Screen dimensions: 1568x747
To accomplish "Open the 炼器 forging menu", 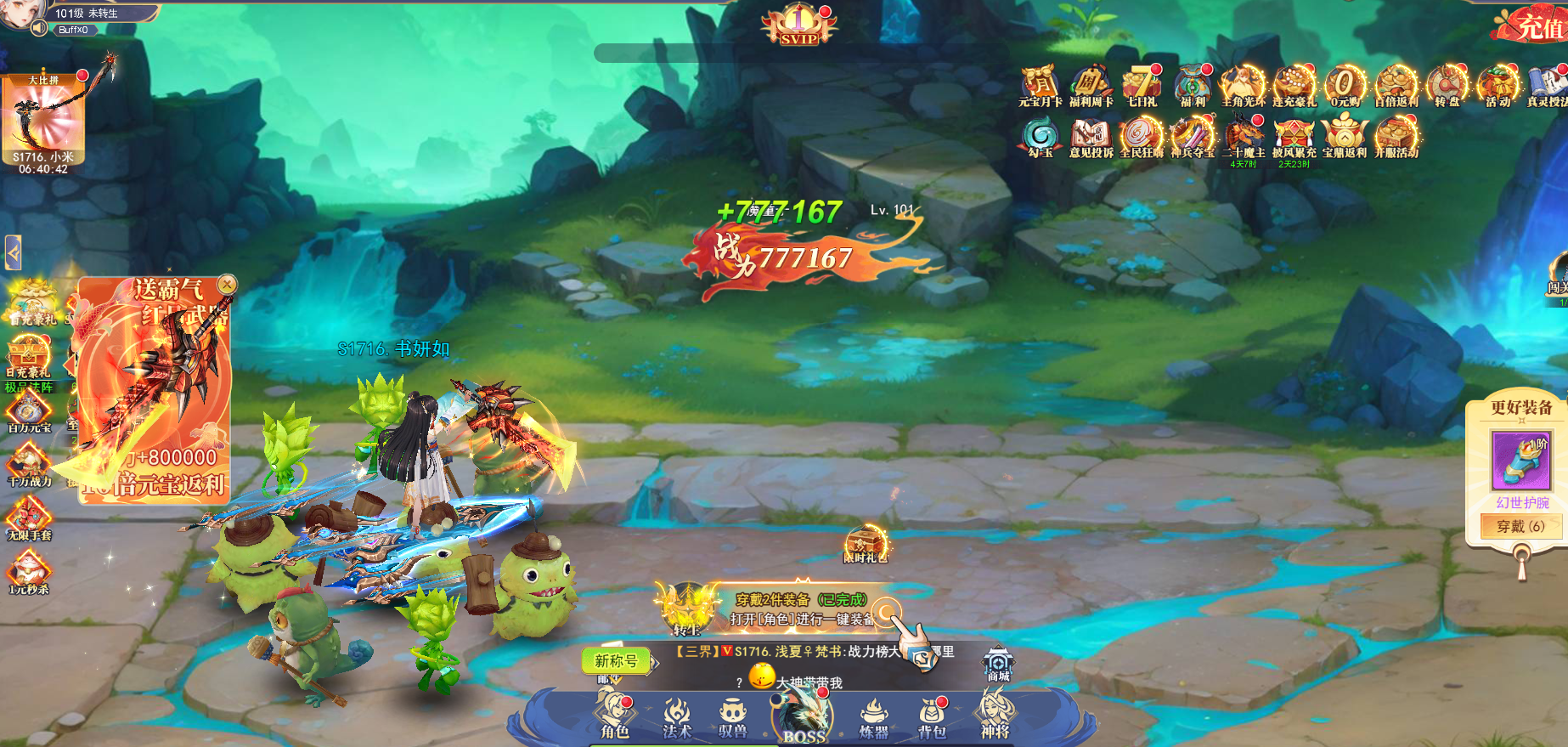I will click(x=873, y=718).
